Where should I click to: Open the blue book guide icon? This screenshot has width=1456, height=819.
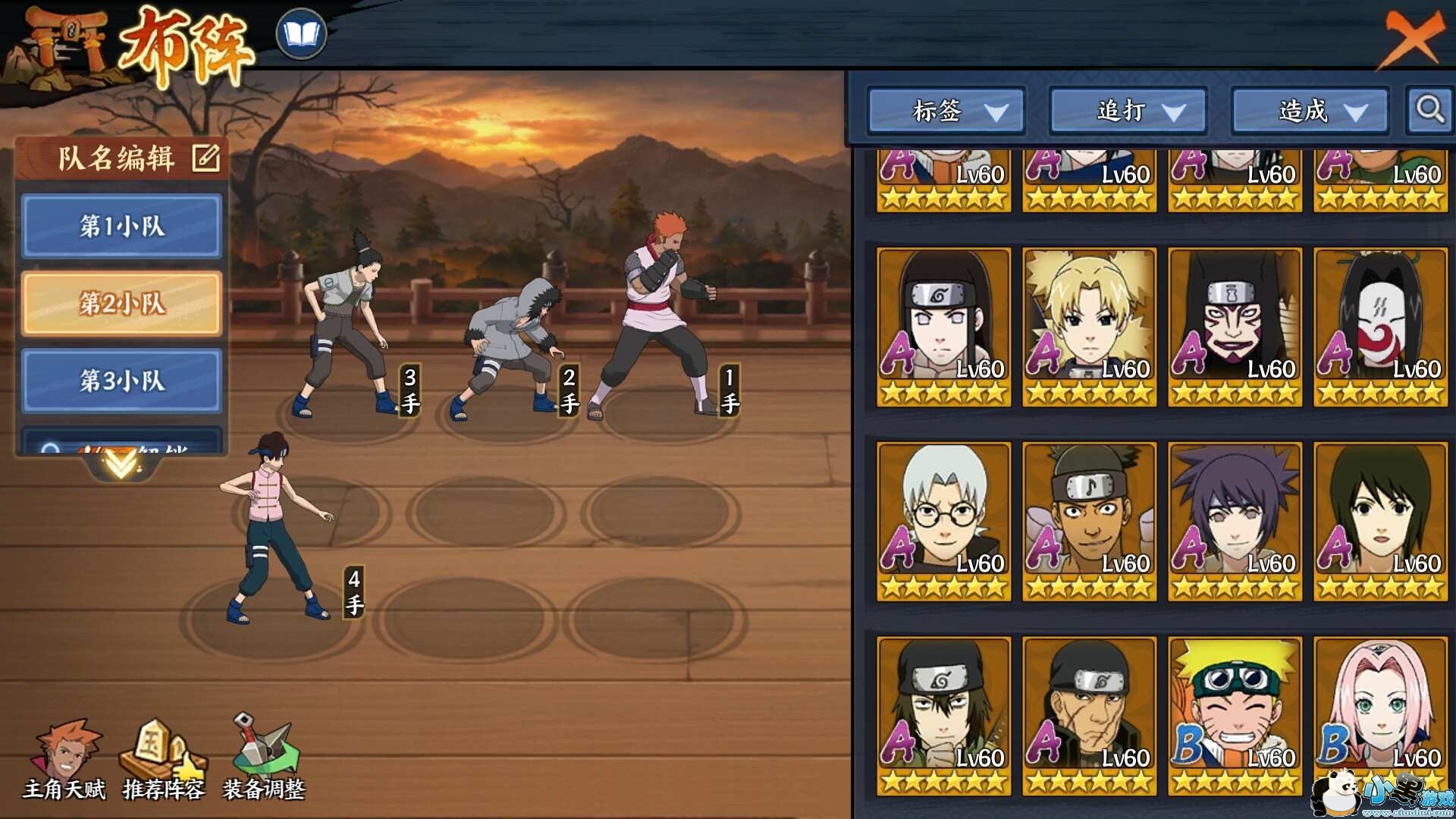click(301, 34)
